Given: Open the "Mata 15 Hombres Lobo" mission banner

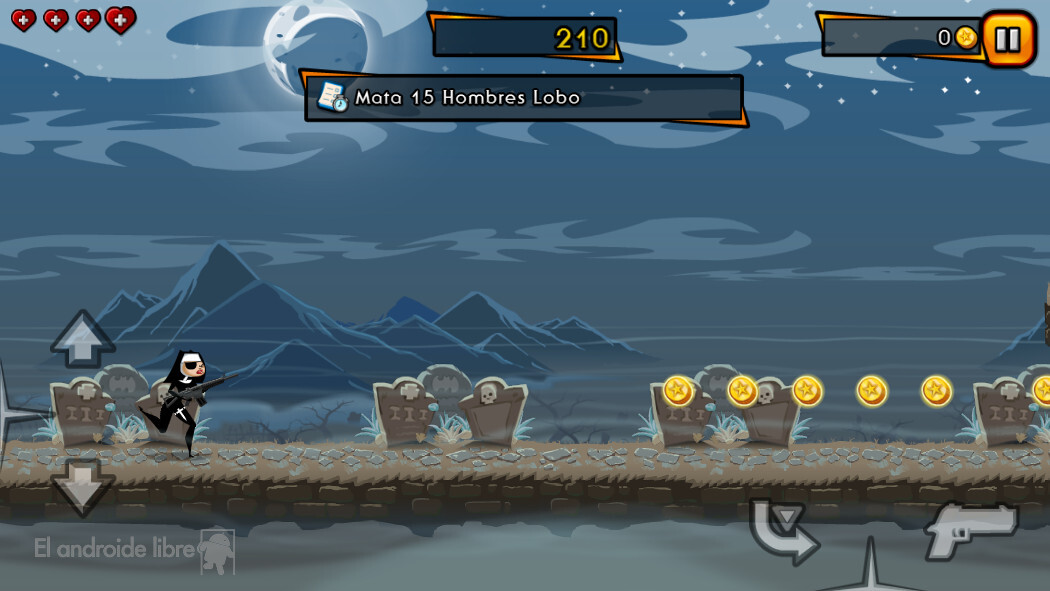Looking at the screenshot, I should tap(524, 98).
